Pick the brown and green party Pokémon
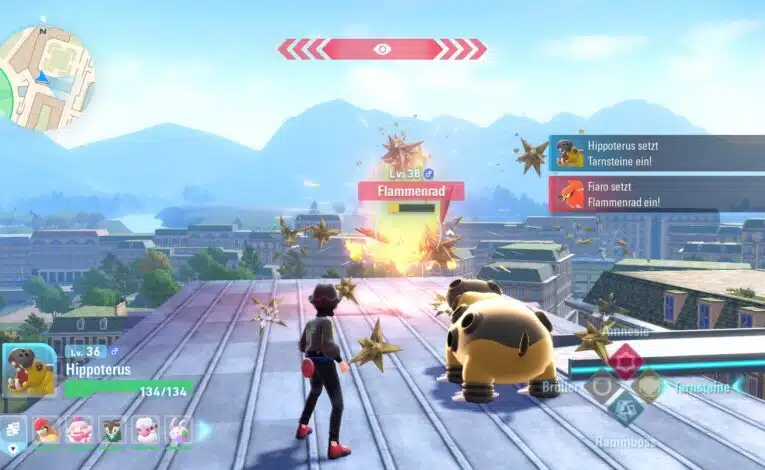Viewport: 765px width, 470px height. pyautogui.click(x=112, y=430)
